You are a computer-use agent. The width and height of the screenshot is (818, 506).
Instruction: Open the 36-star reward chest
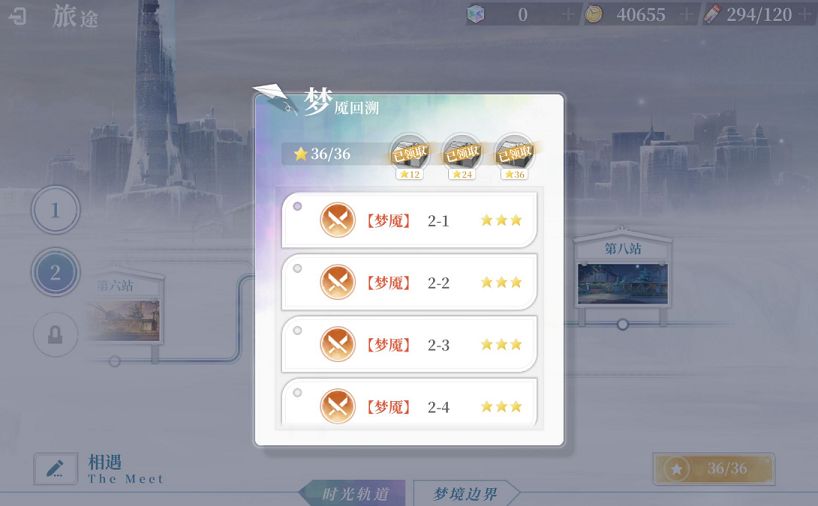coord(514,156)
